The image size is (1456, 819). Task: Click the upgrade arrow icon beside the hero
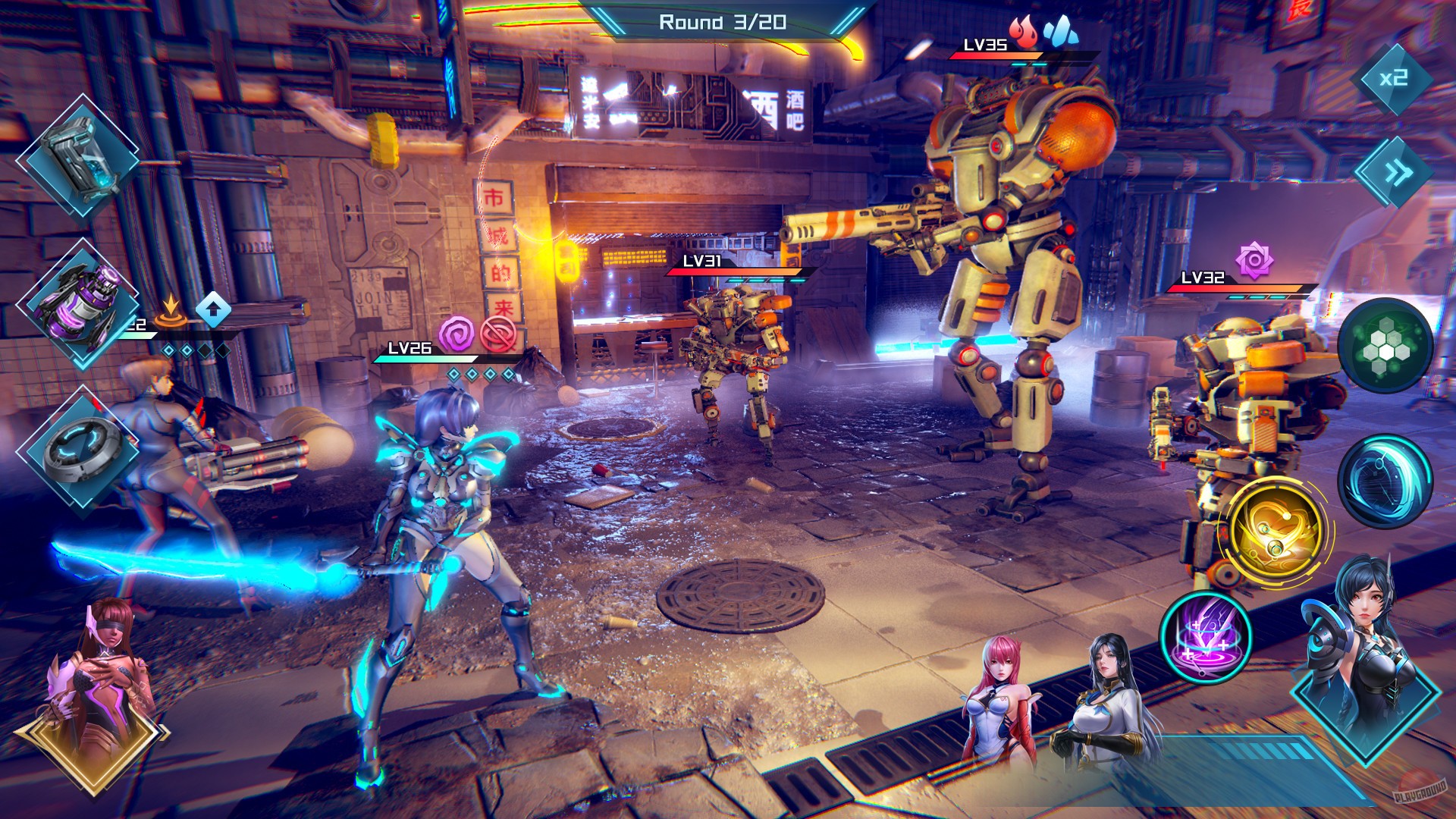click(x=215, y=309)
